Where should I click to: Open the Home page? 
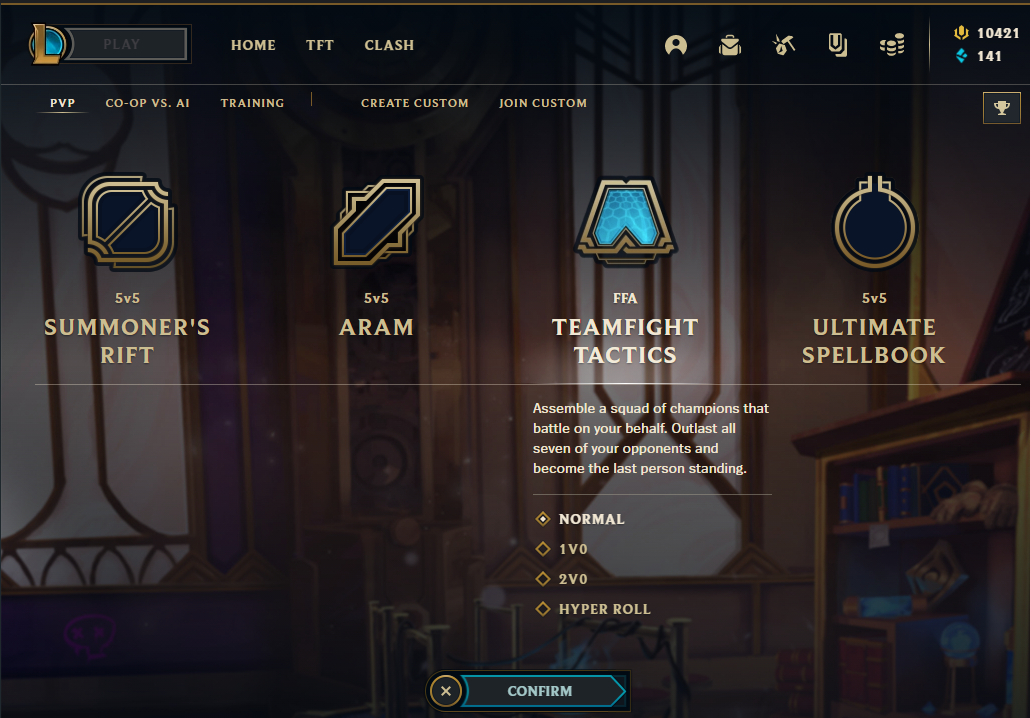[x=253, y=45]
